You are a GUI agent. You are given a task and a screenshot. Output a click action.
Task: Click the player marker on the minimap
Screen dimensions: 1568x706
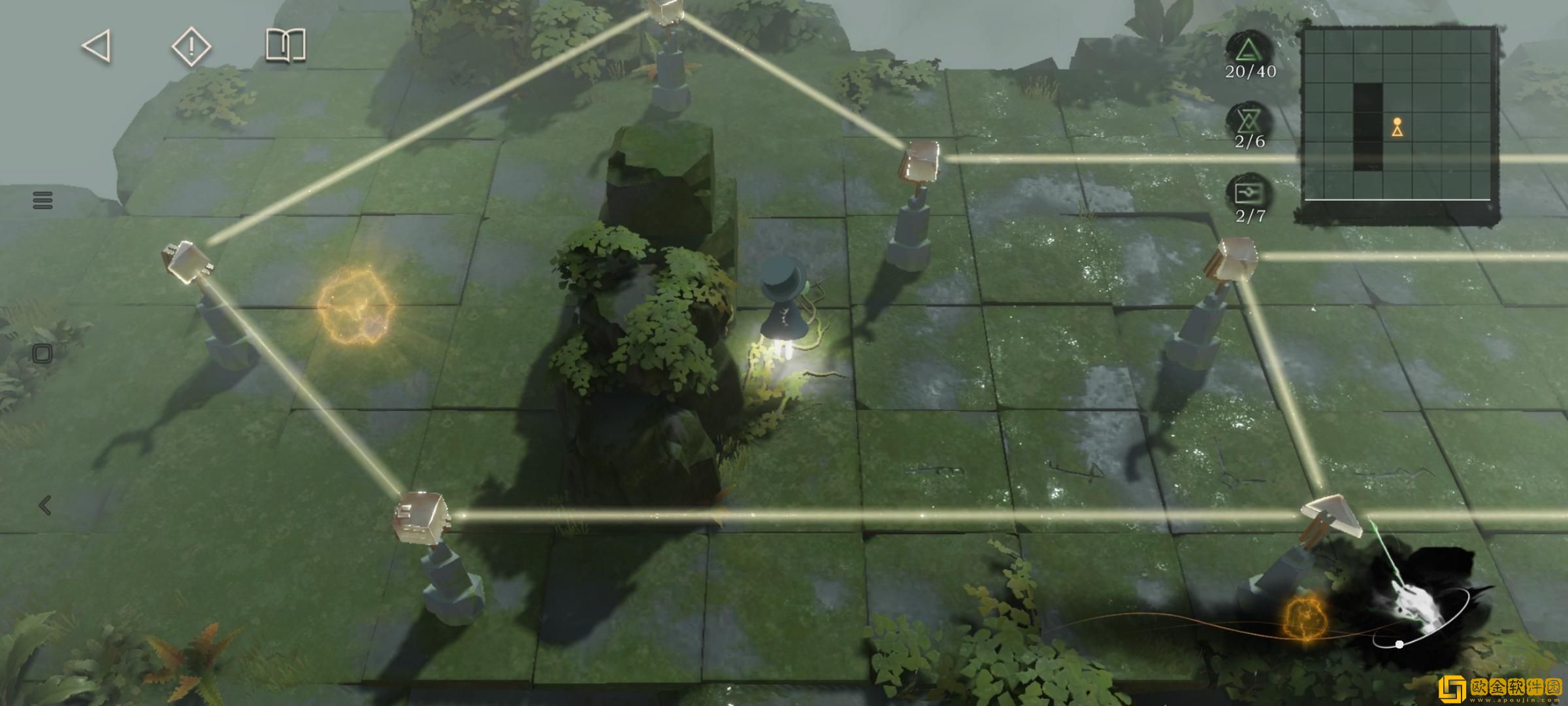(1397, 127)
